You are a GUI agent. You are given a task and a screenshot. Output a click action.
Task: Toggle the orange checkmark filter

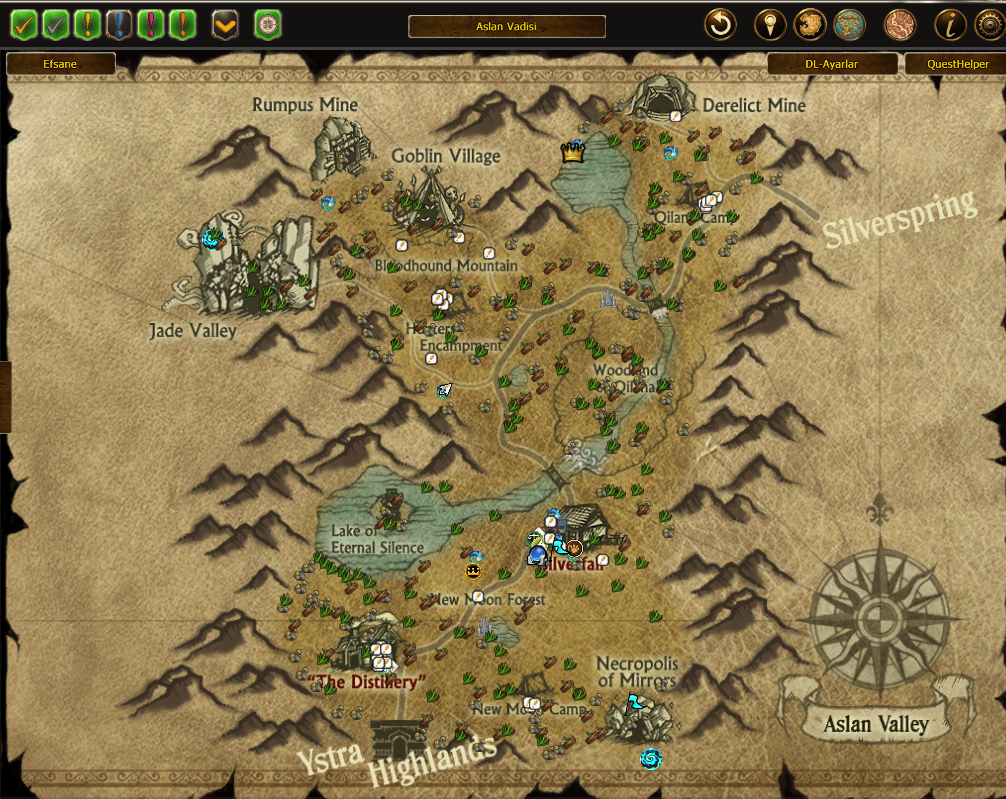click(24, 24)
